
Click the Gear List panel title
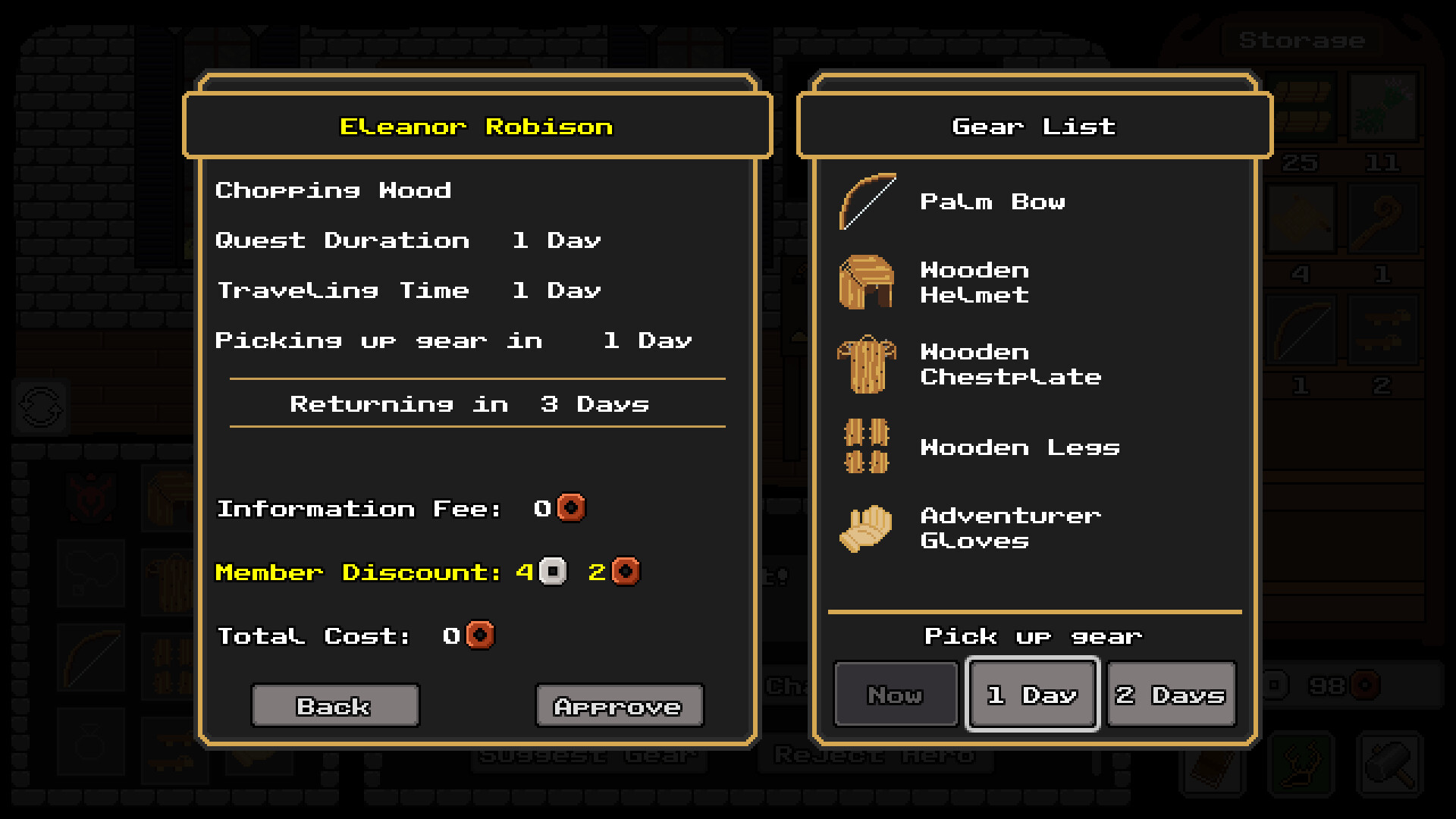point(1034,126)
